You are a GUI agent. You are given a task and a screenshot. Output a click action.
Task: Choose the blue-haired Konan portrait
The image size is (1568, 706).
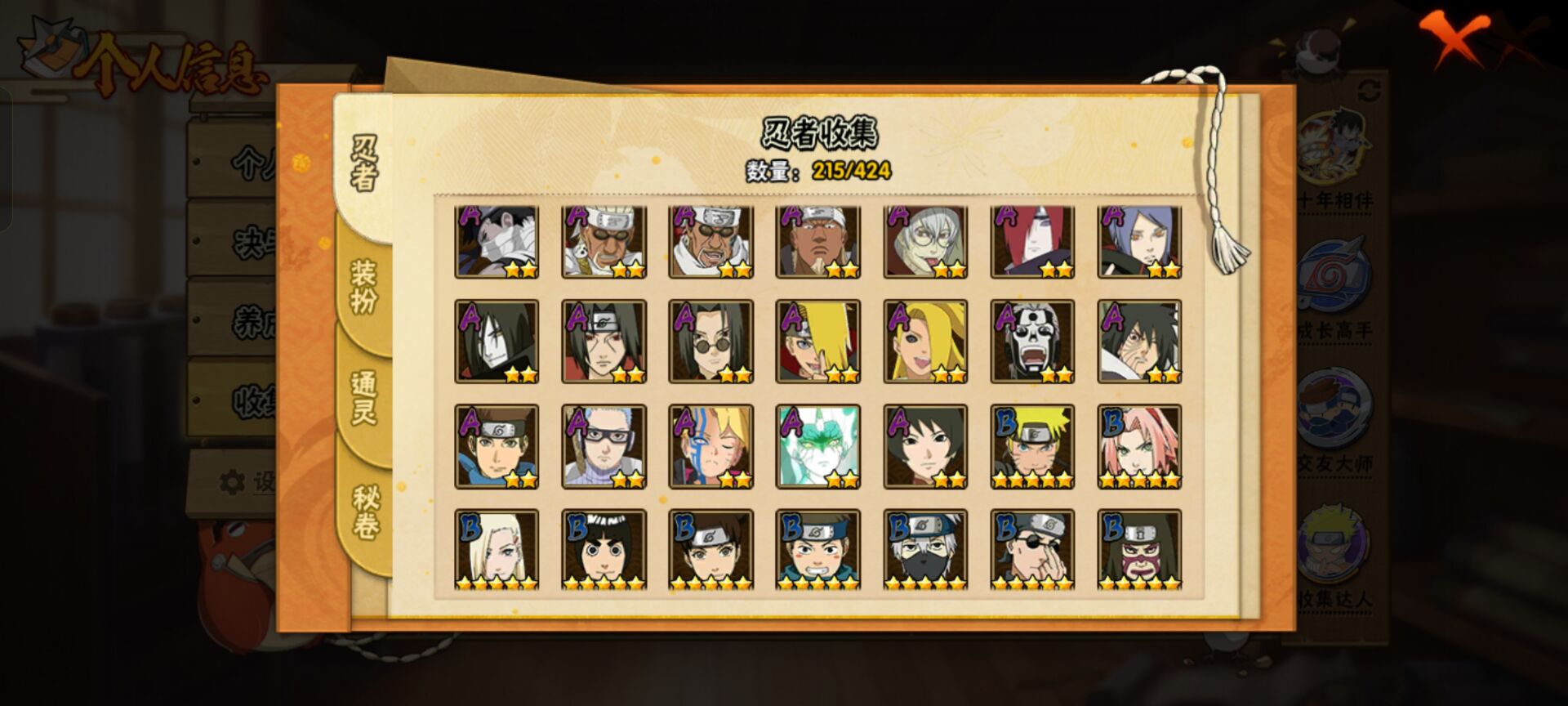pos(1139,242)
